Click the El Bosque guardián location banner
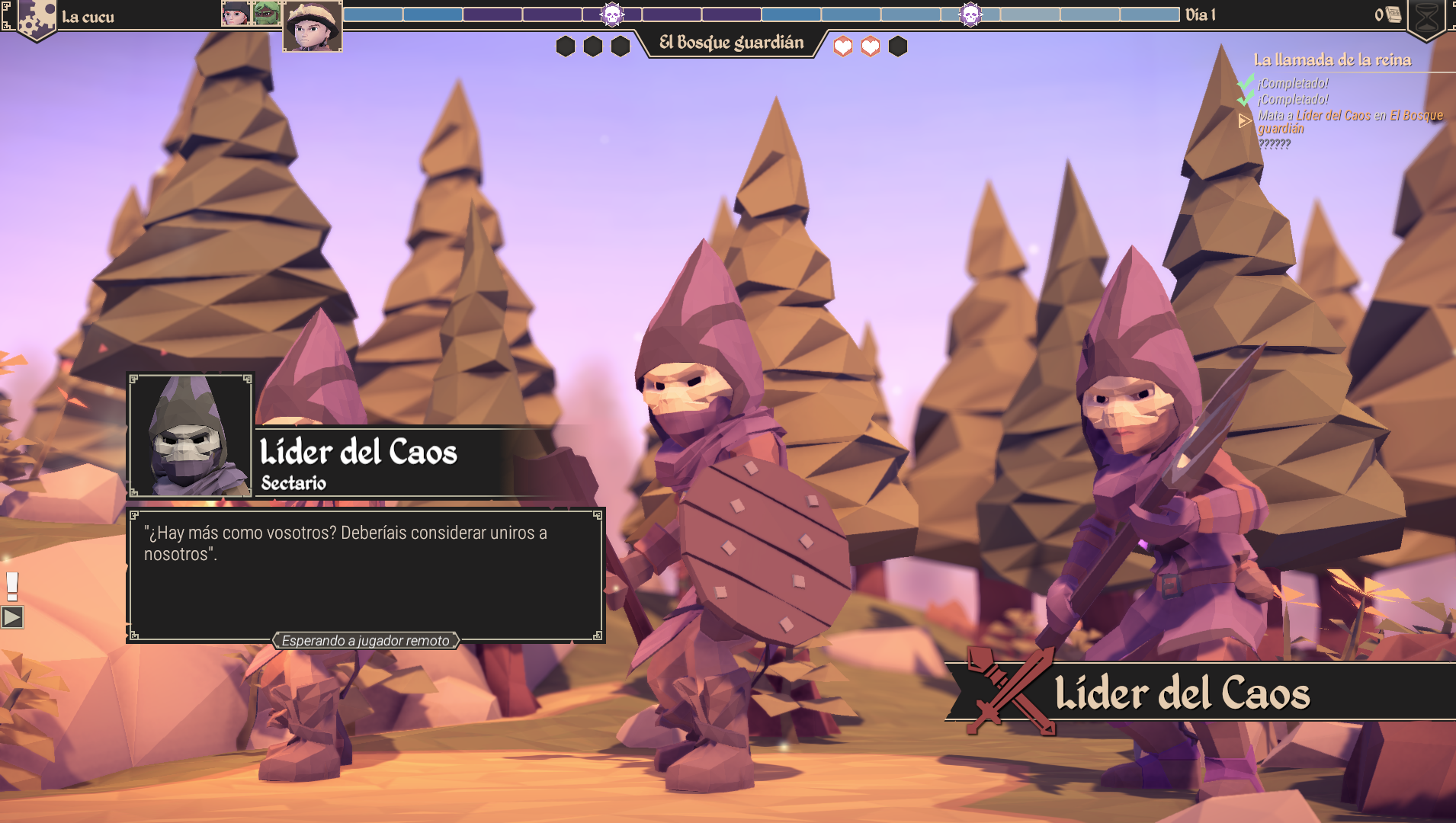Viewport: 1456px width, 823px height. 731,43
